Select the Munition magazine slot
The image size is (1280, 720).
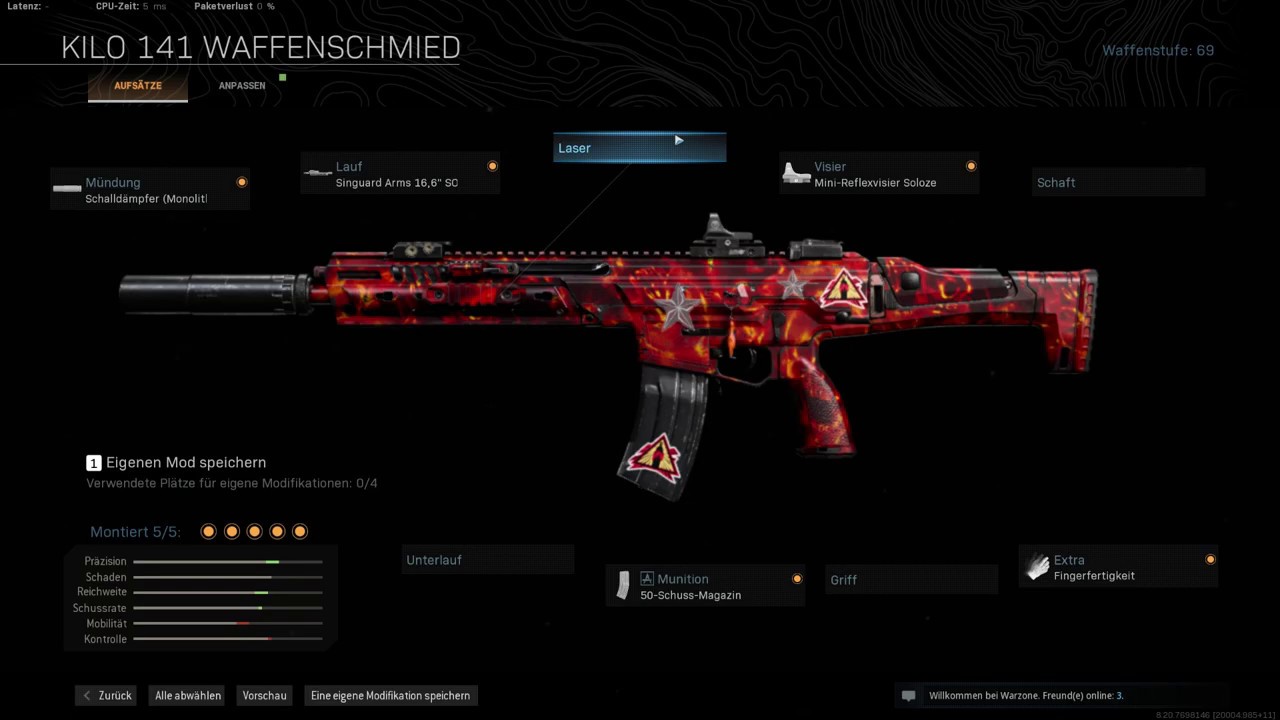[706, 586]
